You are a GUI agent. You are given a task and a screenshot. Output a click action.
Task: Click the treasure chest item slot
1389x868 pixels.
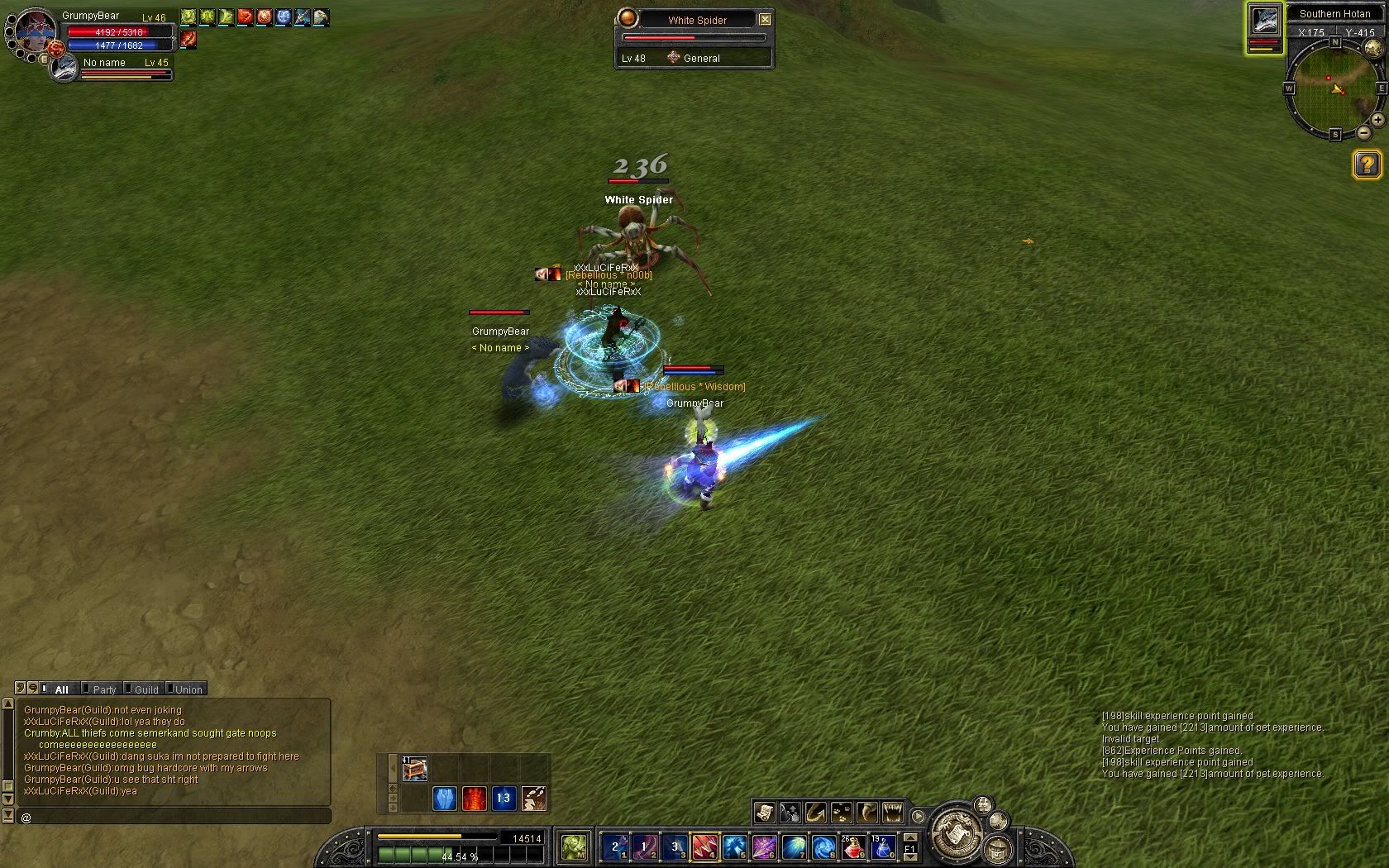(414, 769)
